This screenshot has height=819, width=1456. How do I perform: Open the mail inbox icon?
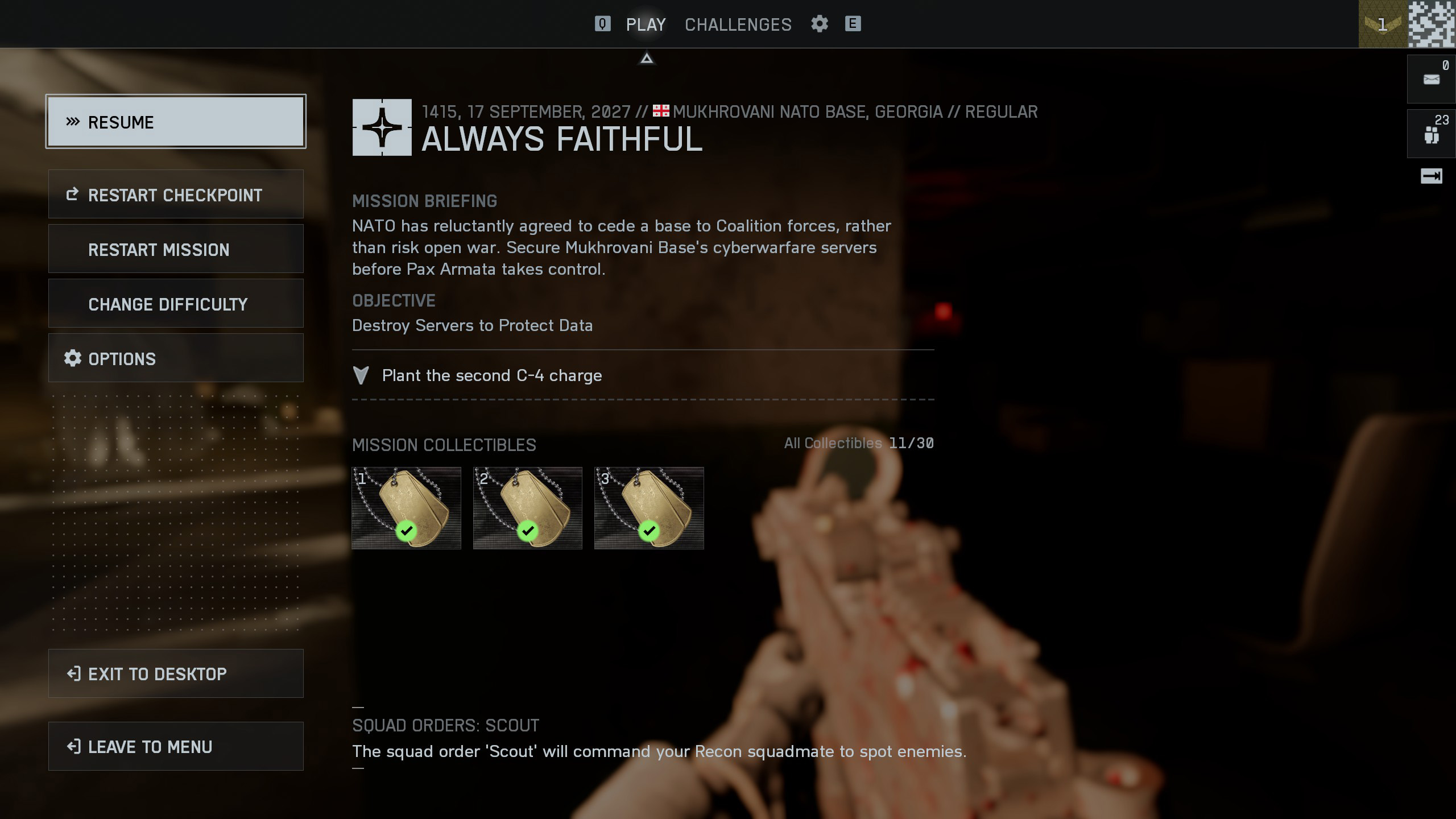point(1431,79)
